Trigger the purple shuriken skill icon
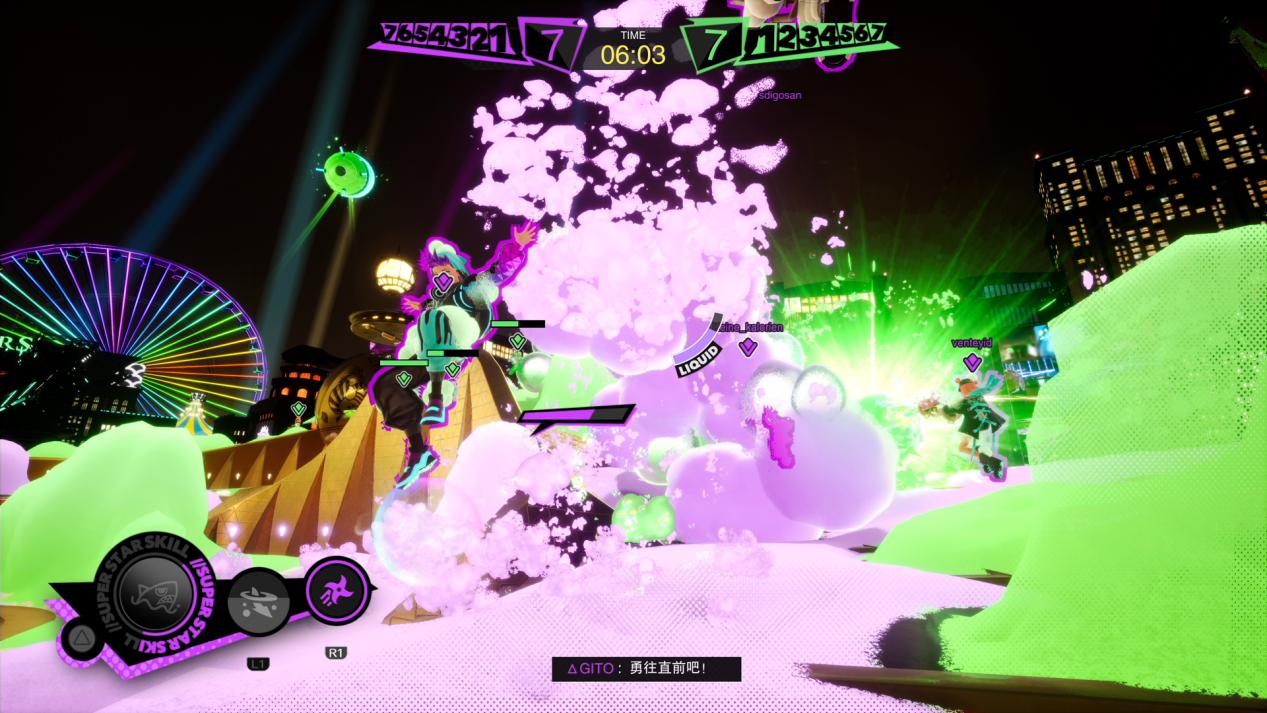 335,590
